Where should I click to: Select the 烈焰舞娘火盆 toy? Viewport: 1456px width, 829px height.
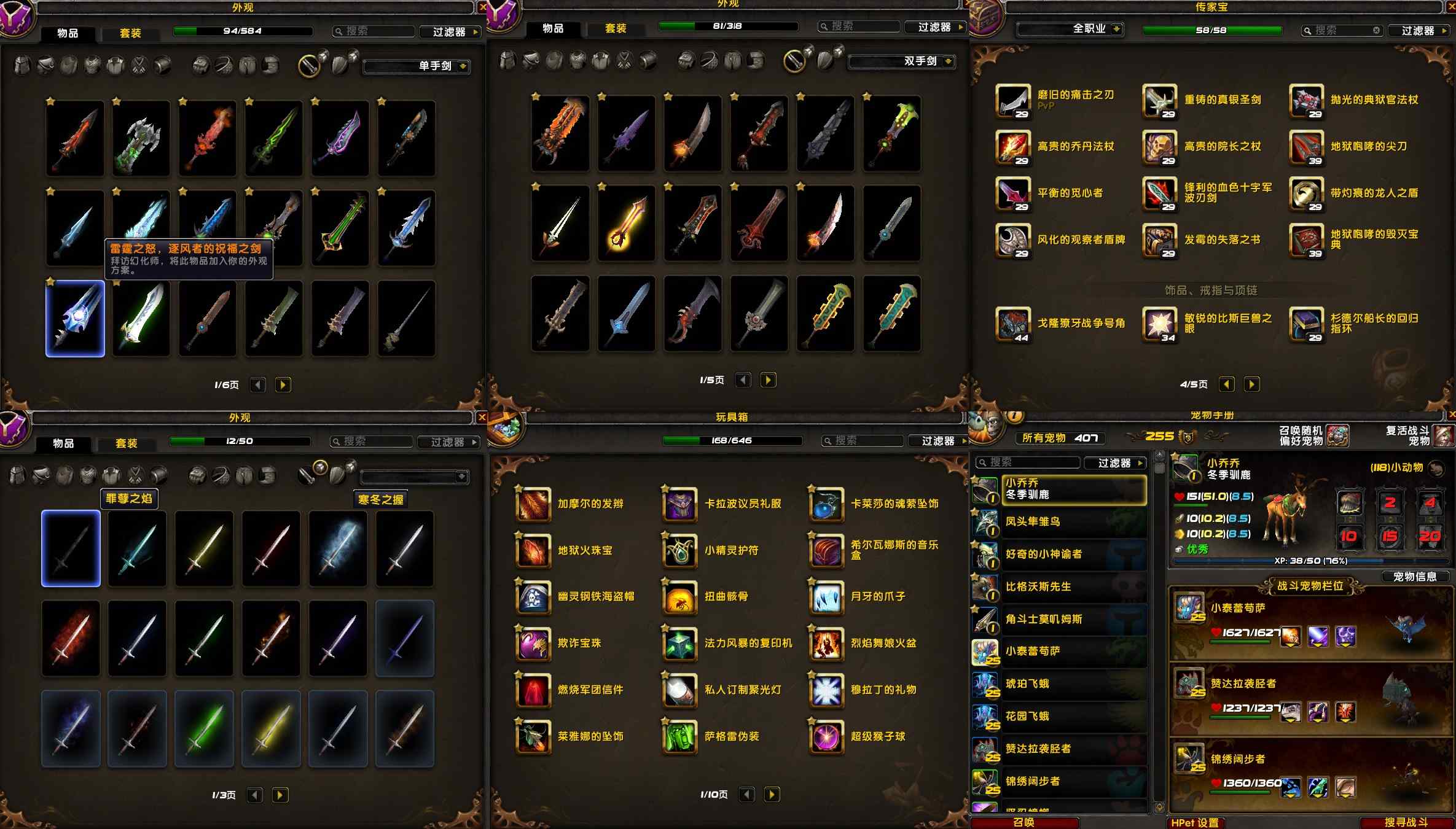click(x=826, y=644)
